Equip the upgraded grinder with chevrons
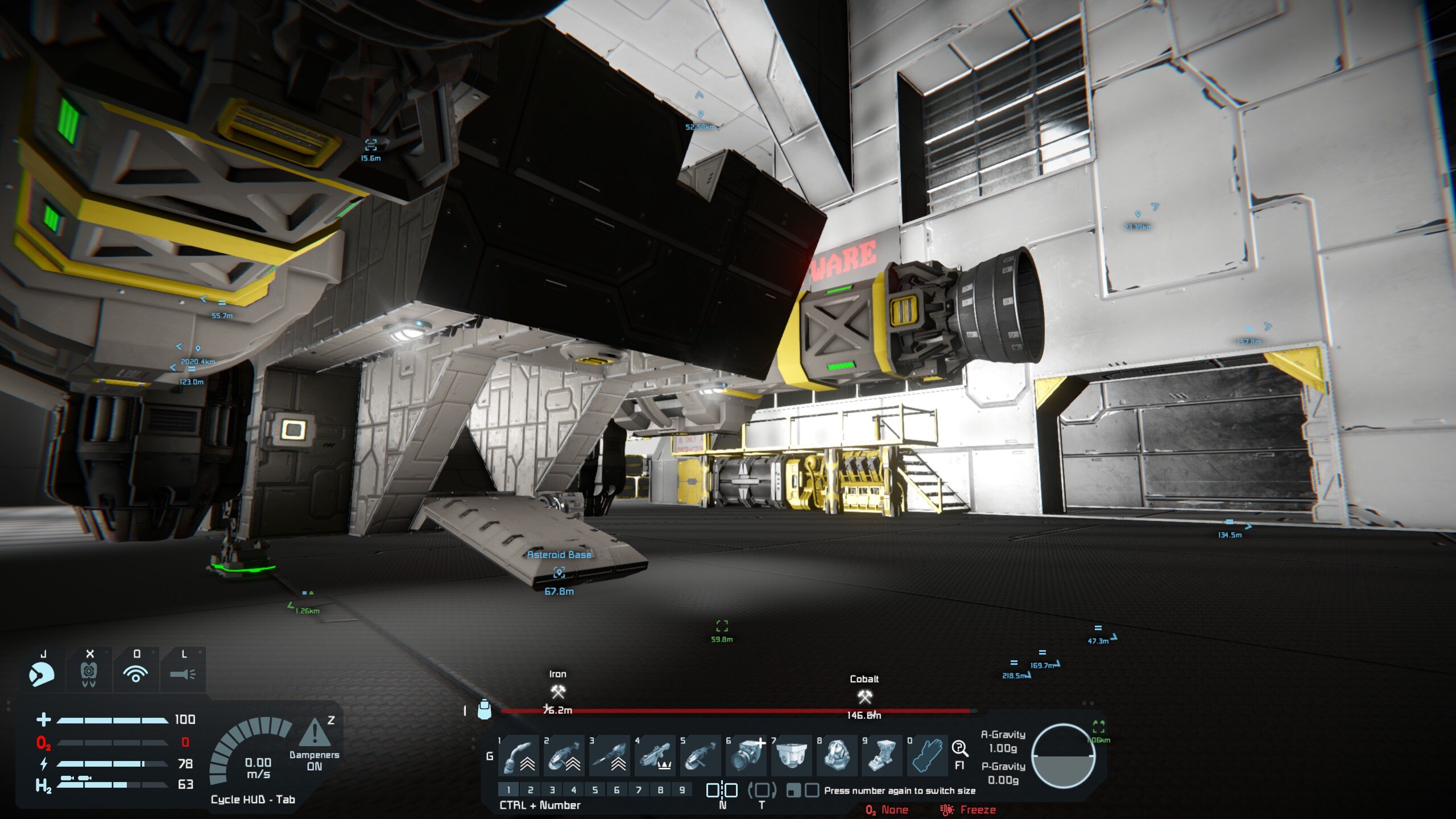 (x=564, y=756)
